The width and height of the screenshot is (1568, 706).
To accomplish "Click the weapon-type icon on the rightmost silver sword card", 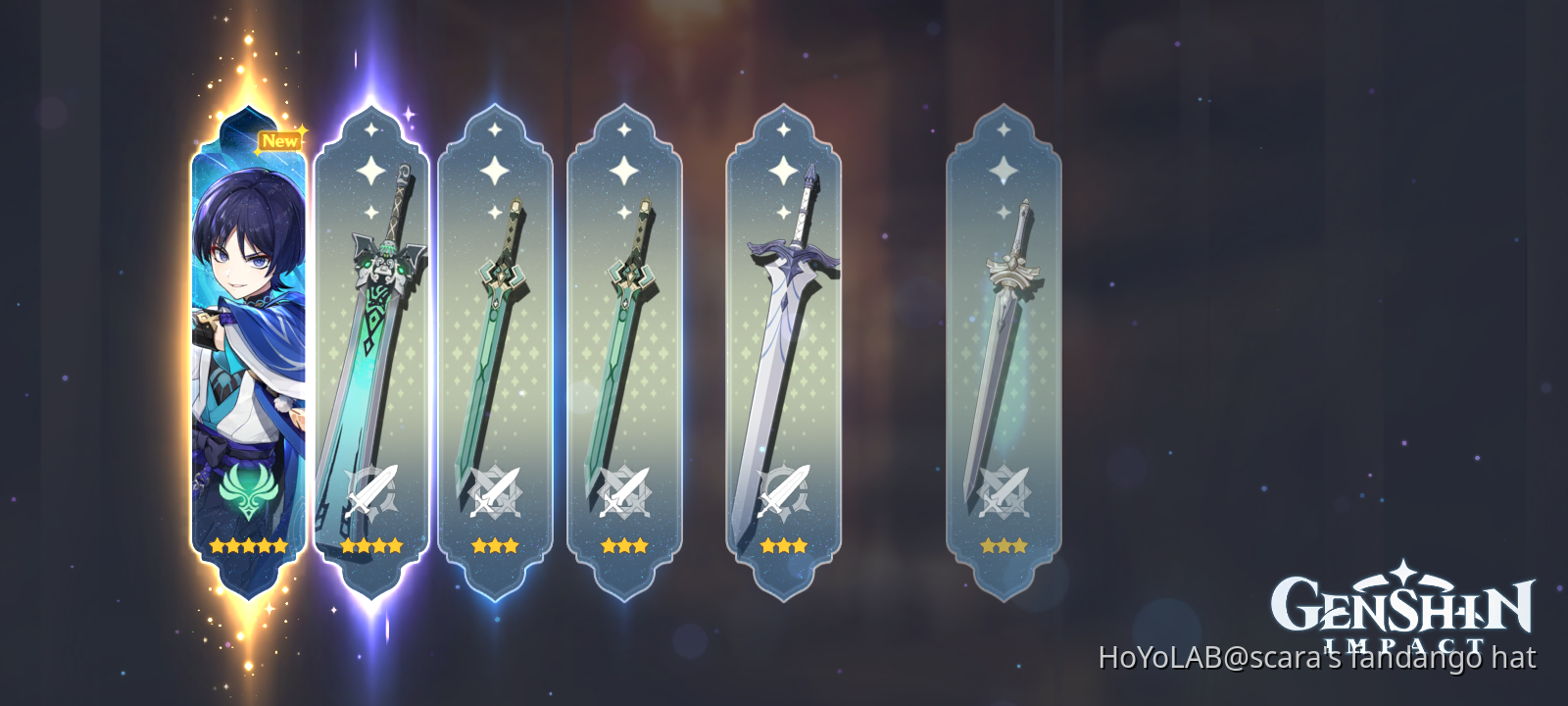I will [1004, 490].
